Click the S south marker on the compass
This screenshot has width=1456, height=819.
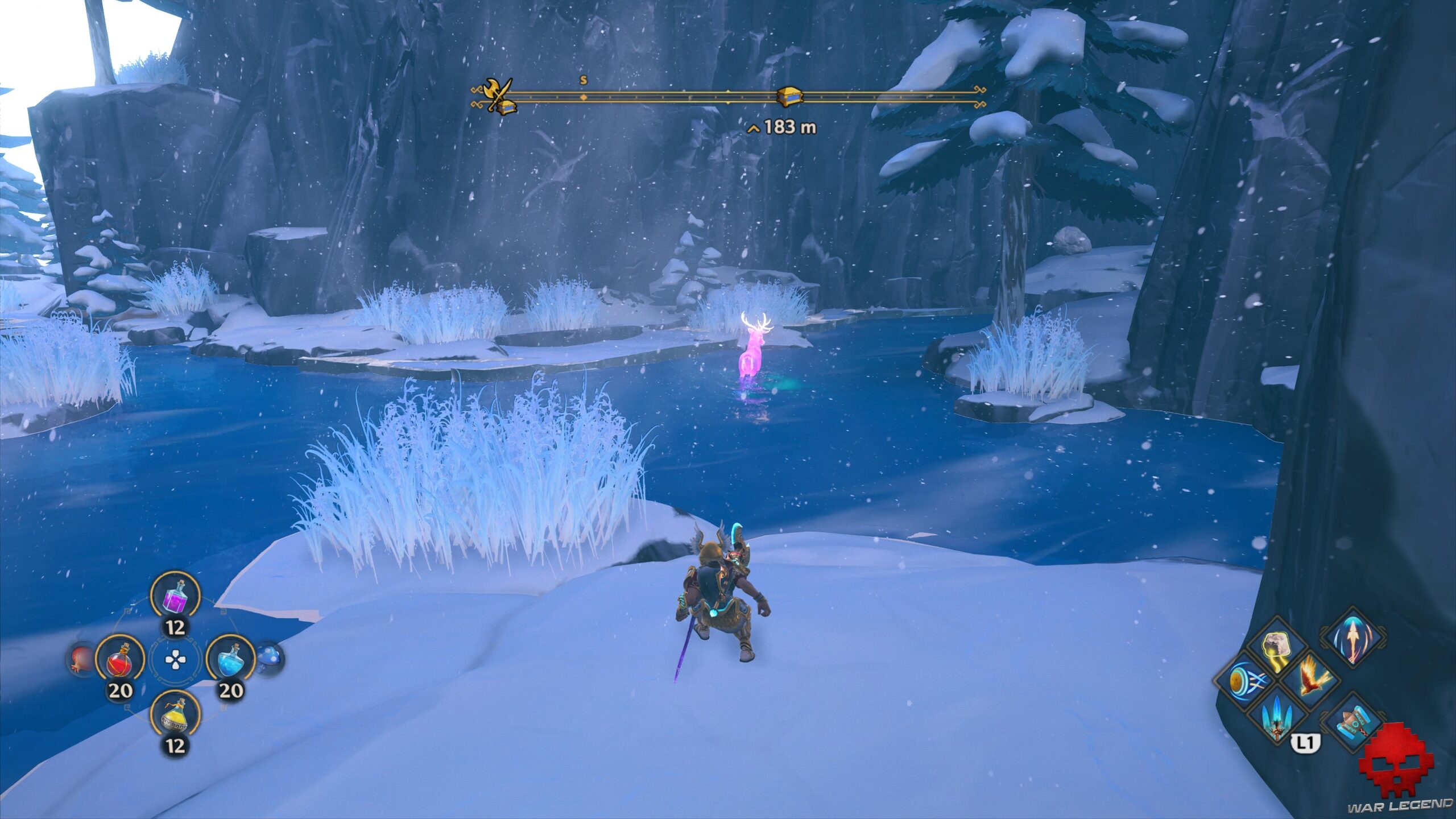point(583,81)
